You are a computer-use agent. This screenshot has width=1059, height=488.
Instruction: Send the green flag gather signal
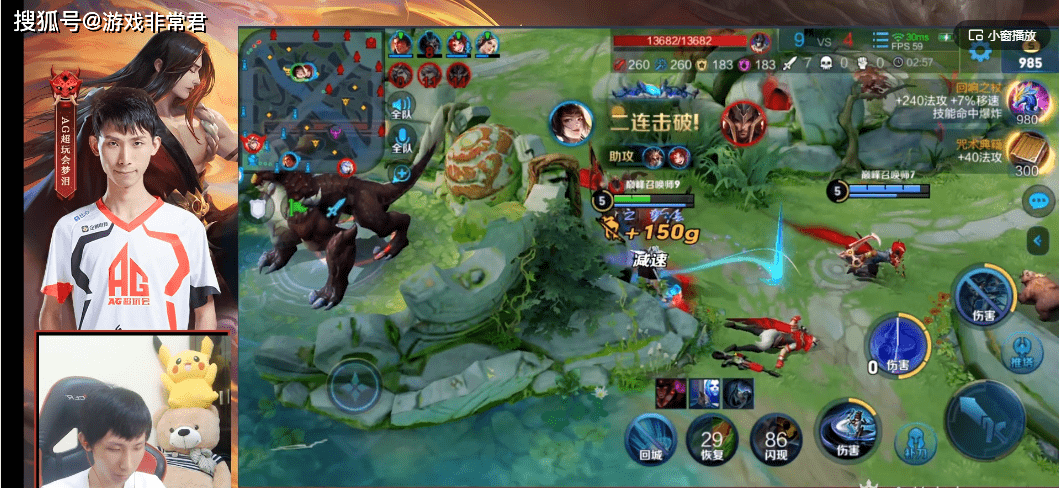(x=296, y=208)
